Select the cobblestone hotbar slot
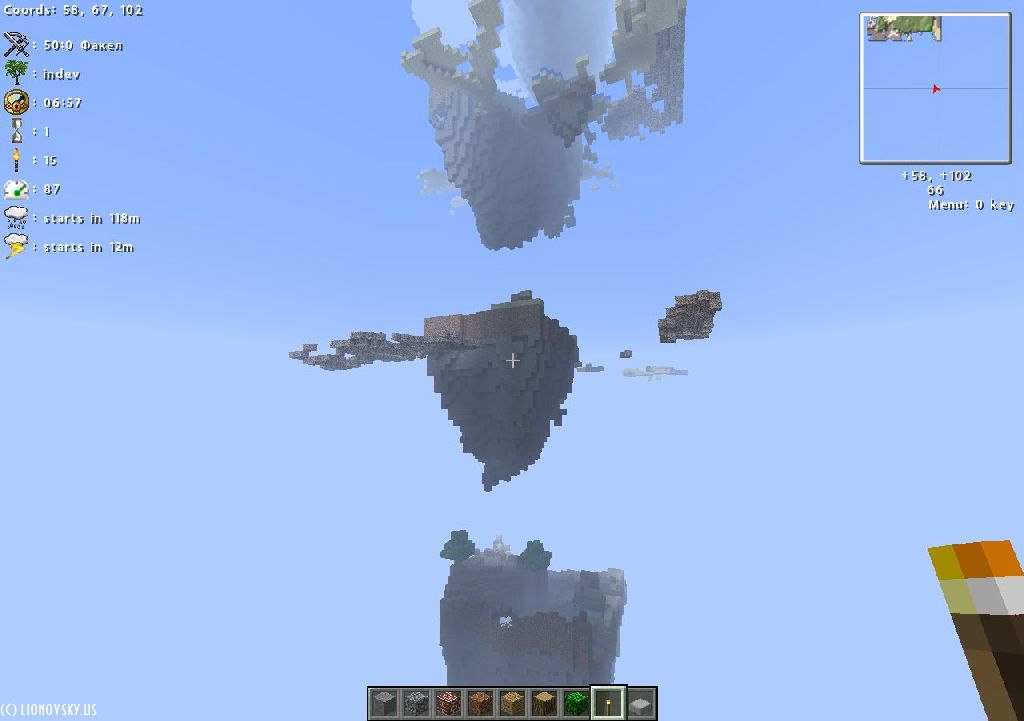This screenshot has width=1024, height=721. (x=416, y=703)
